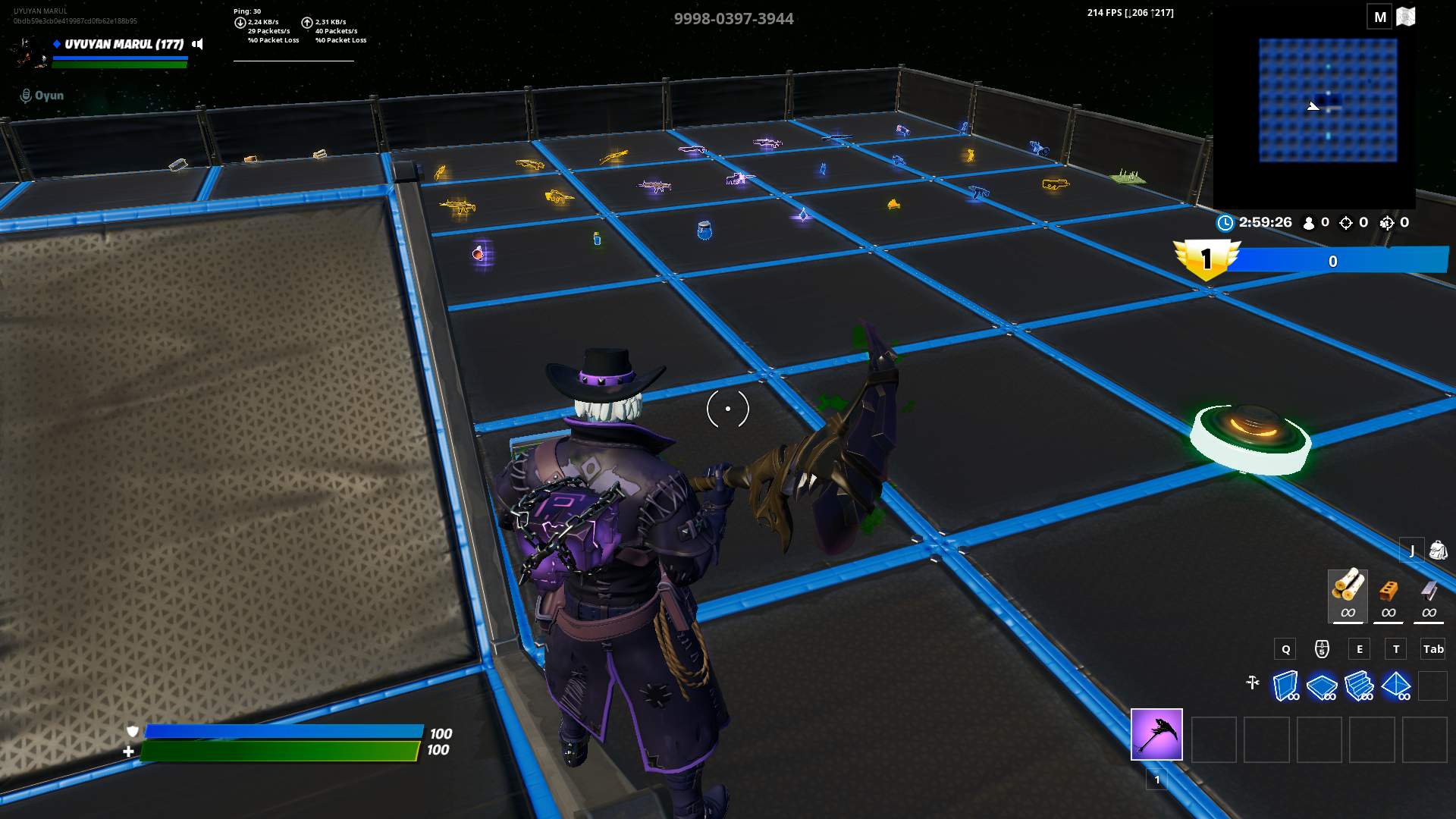Viewport: 1456px width, 819px height.
Task: Select the stairs build piece icon
Action: (x=1359, y=685)
